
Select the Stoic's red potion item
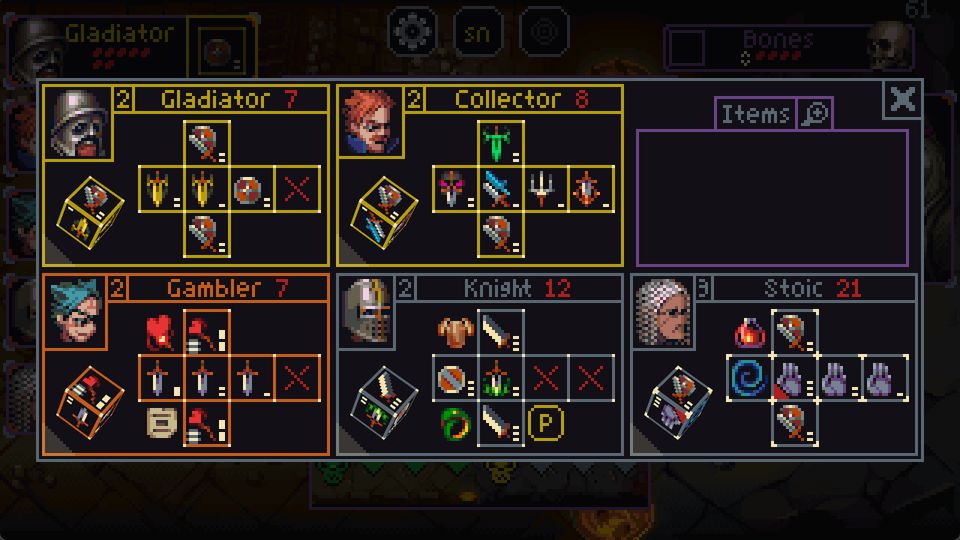pos(748,333)
